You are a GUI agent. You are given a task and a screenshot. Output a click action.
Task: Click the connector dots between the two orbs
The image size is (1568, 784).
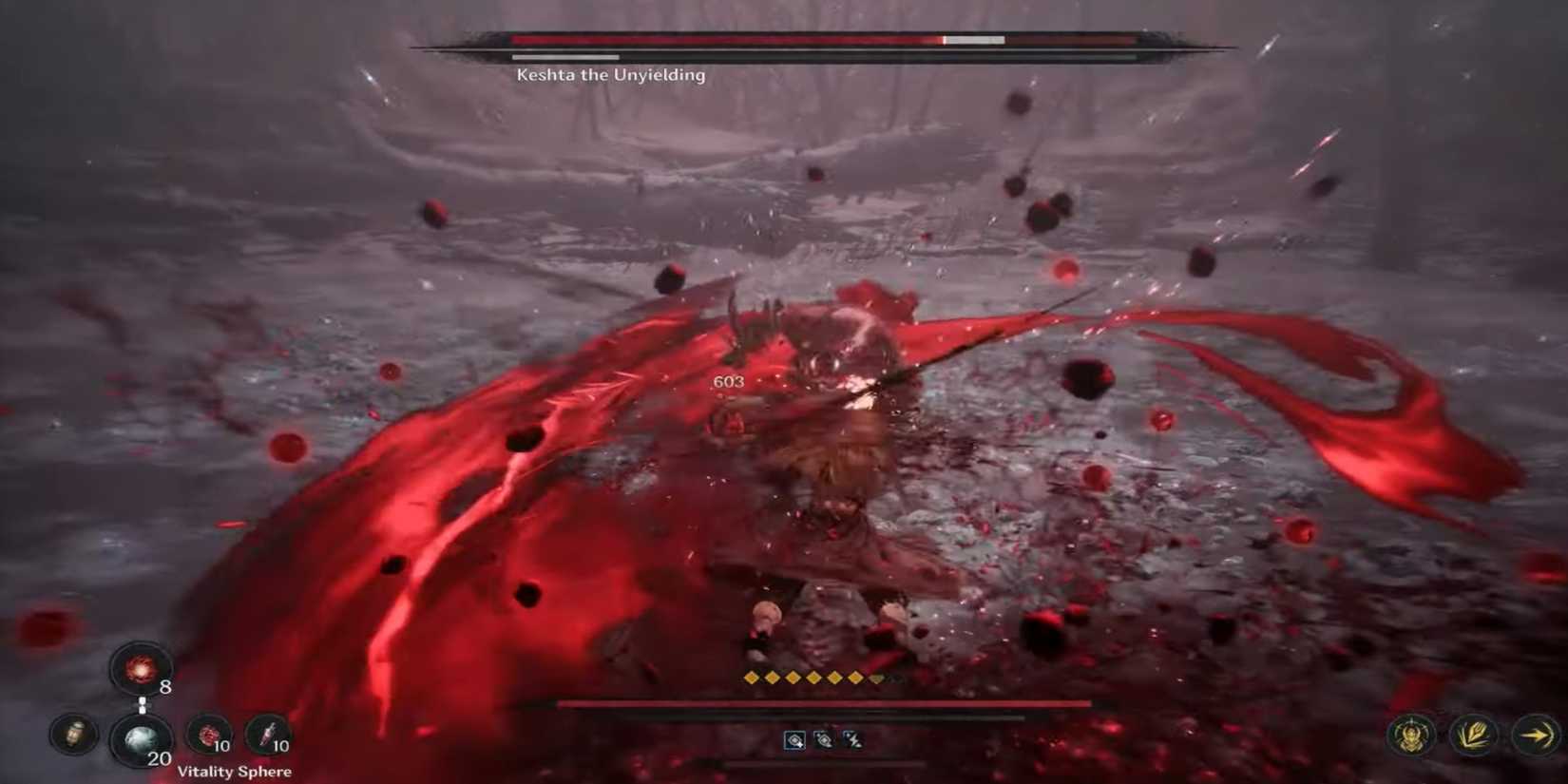(x=143, y=703)
